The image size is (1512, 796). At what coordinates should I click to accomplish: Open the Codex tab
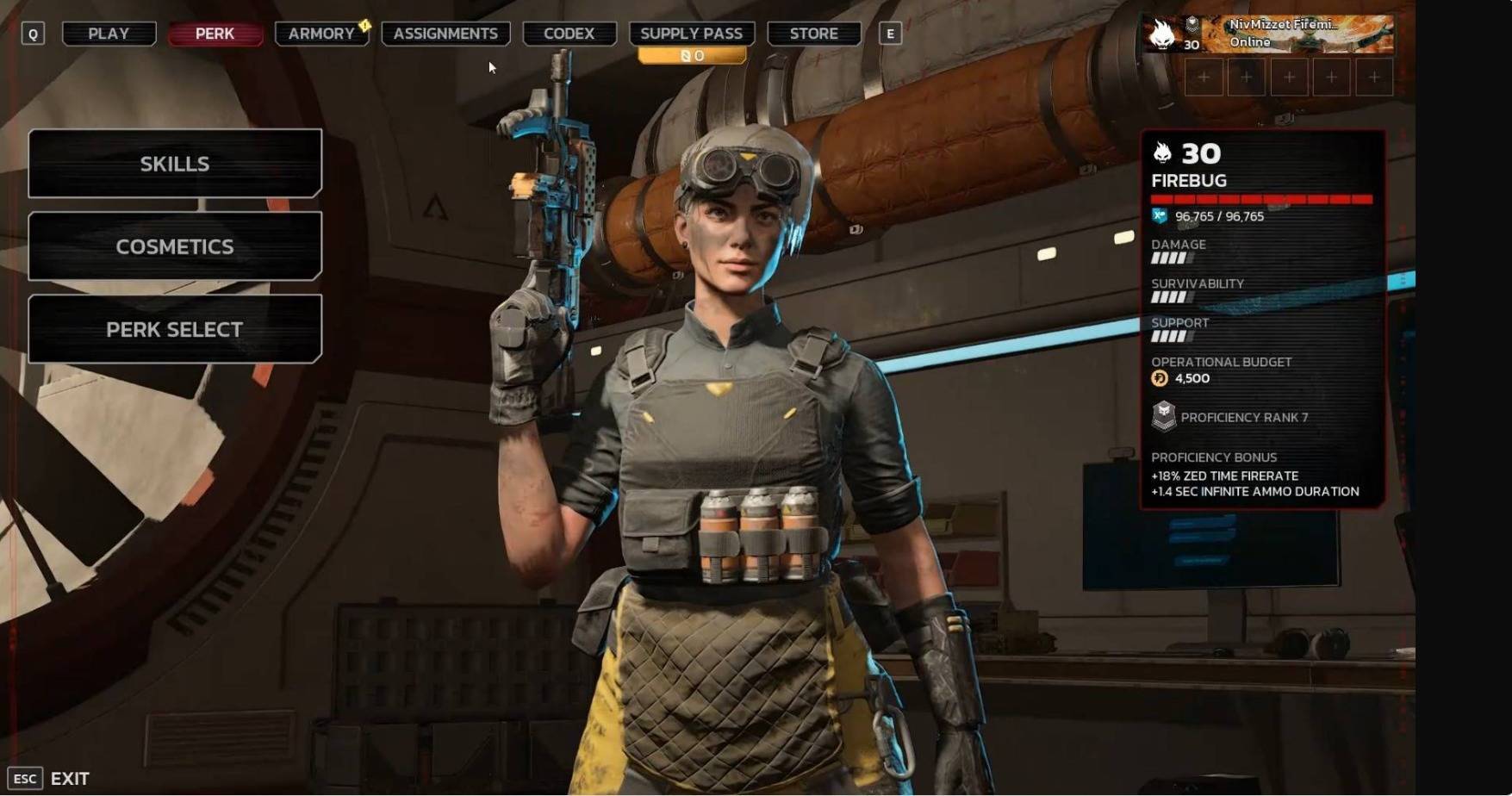569,34
